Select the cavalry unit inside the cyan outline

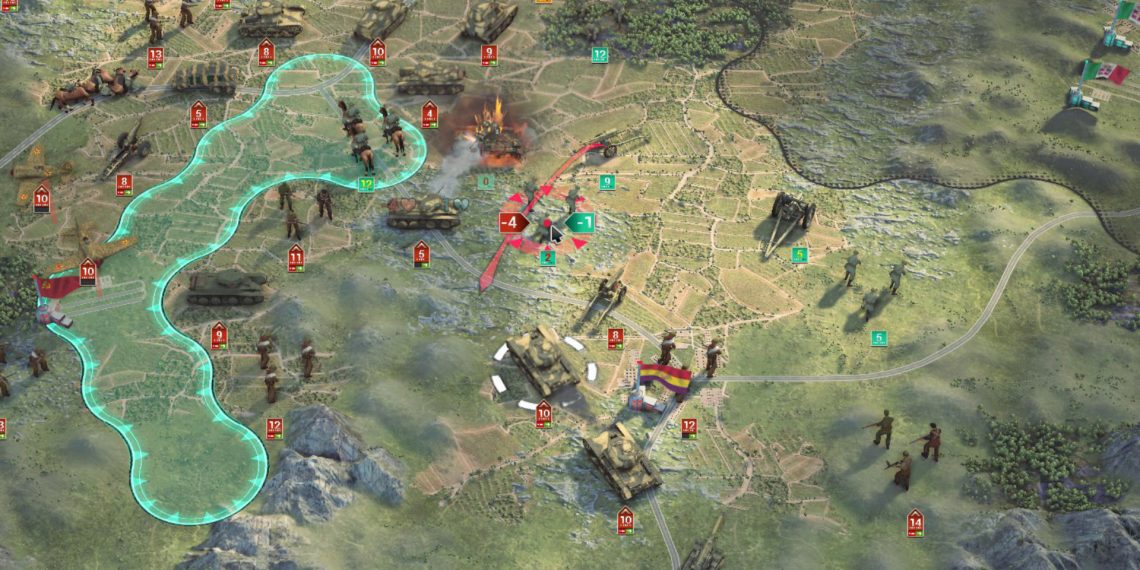point(368,135)
